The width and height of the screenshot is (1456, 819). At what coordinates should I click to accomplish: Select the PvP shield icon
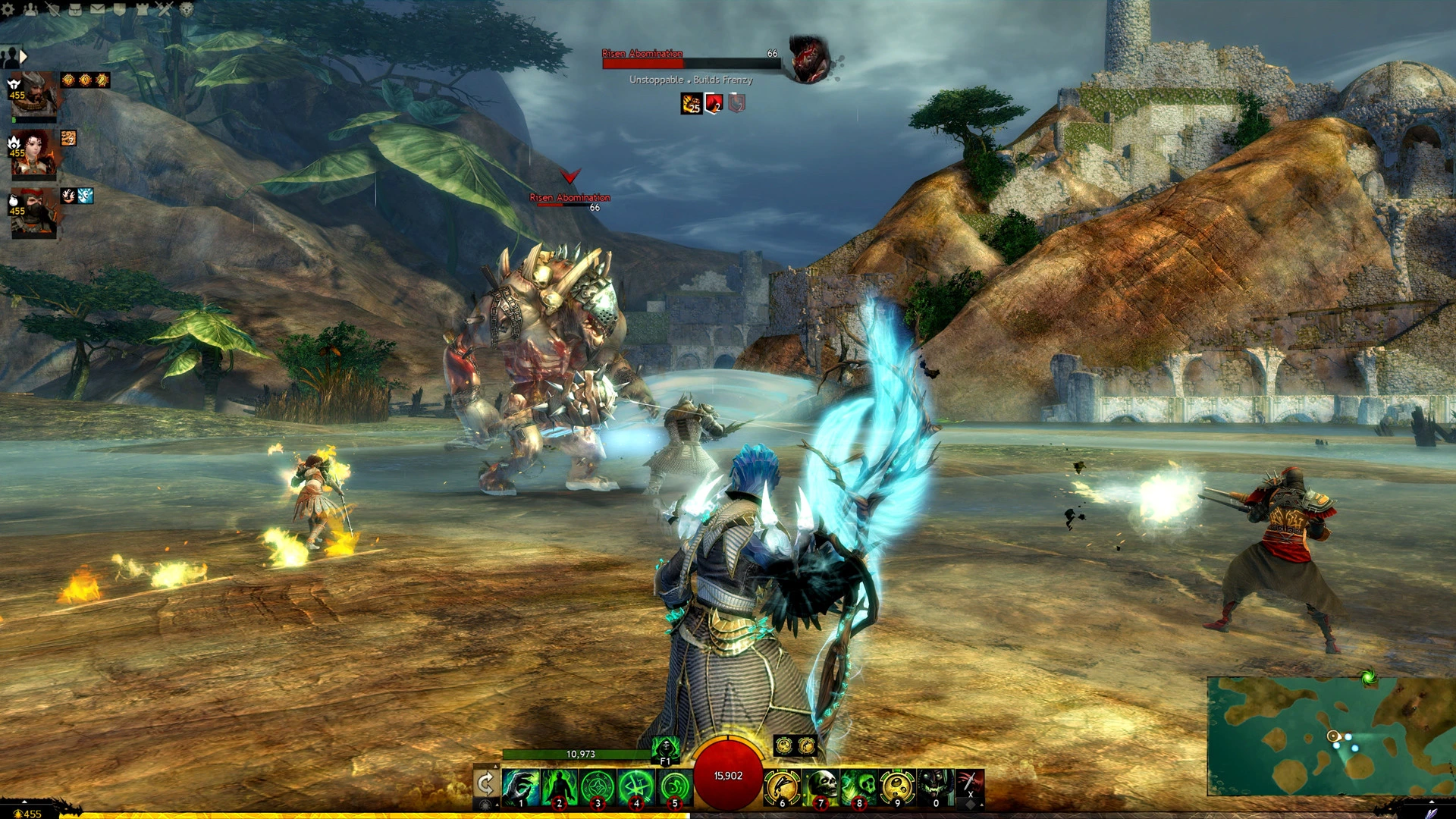53,9
